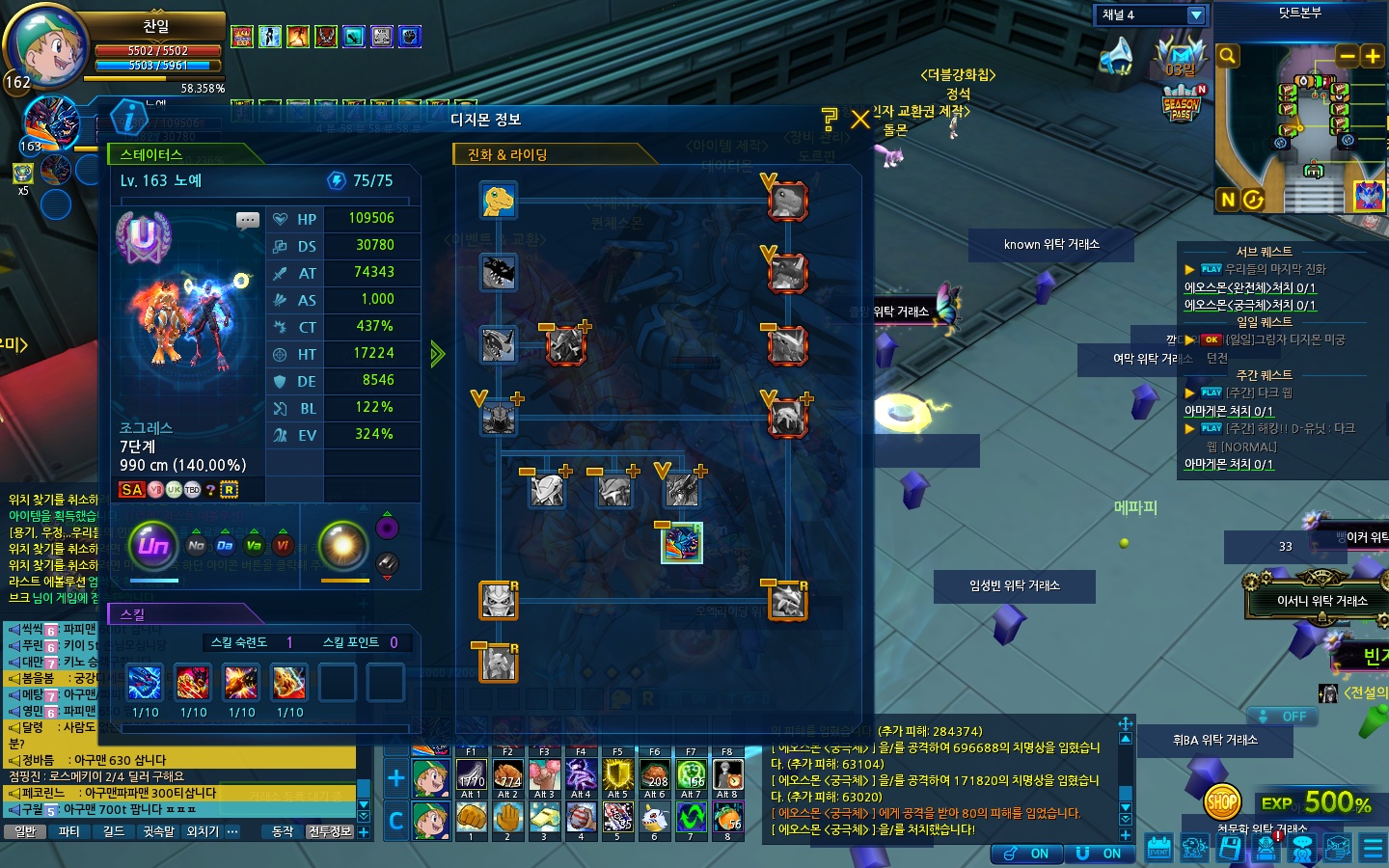This screenshot has width=1389, height=868.
Task: Click the first skill icon in the 스킬 section
Action: coord(145,683)
